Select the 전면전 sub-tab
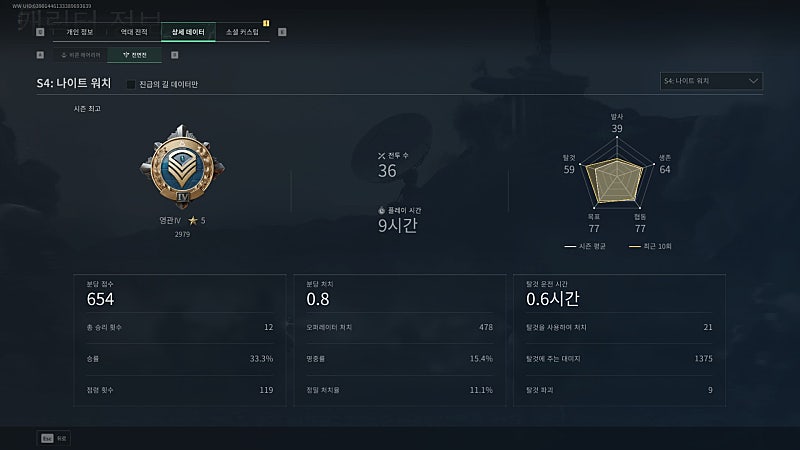The width and height of the screenshot is (800, 450). 134,55
